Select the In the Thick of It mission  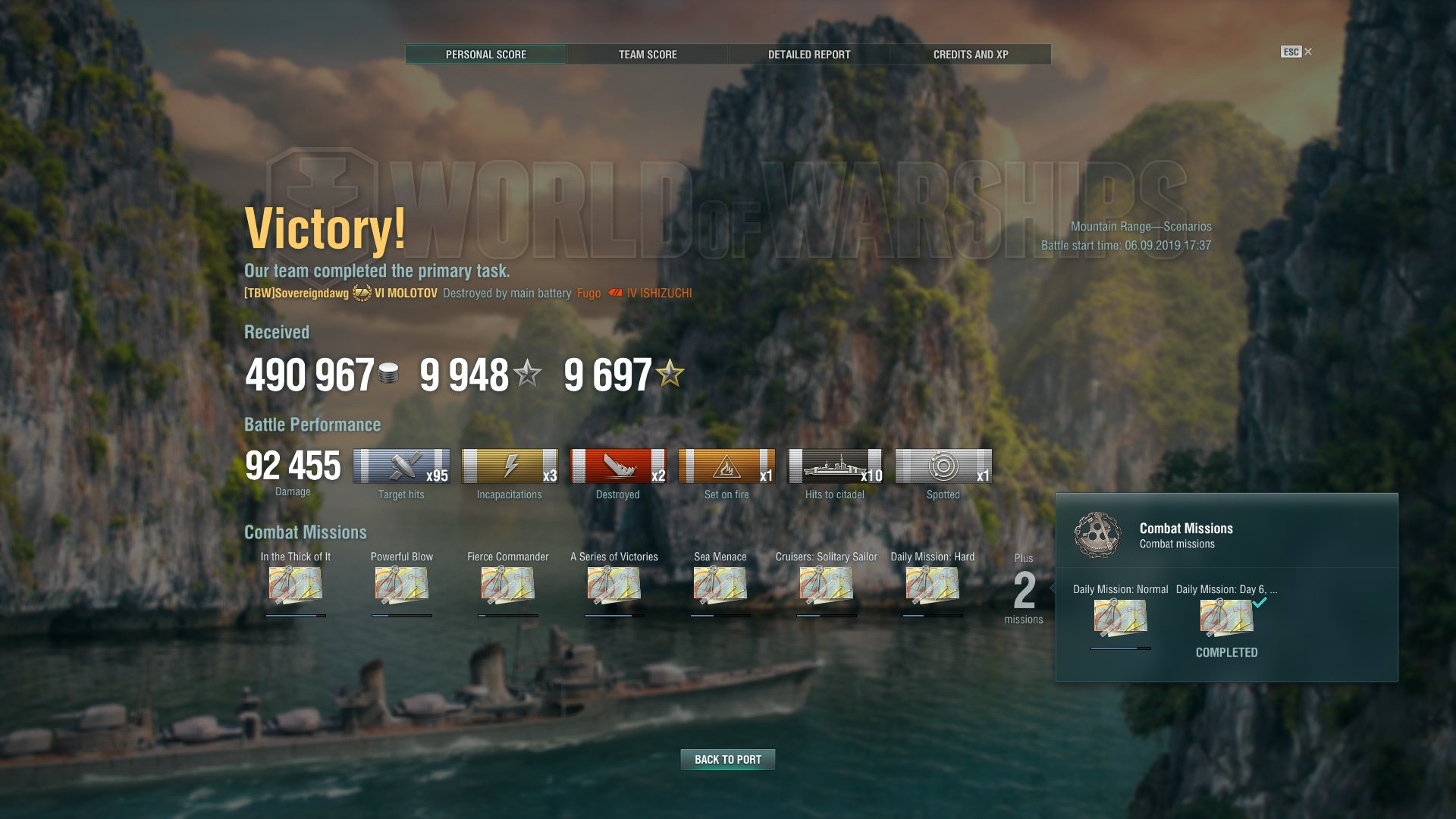coord(296,586)
